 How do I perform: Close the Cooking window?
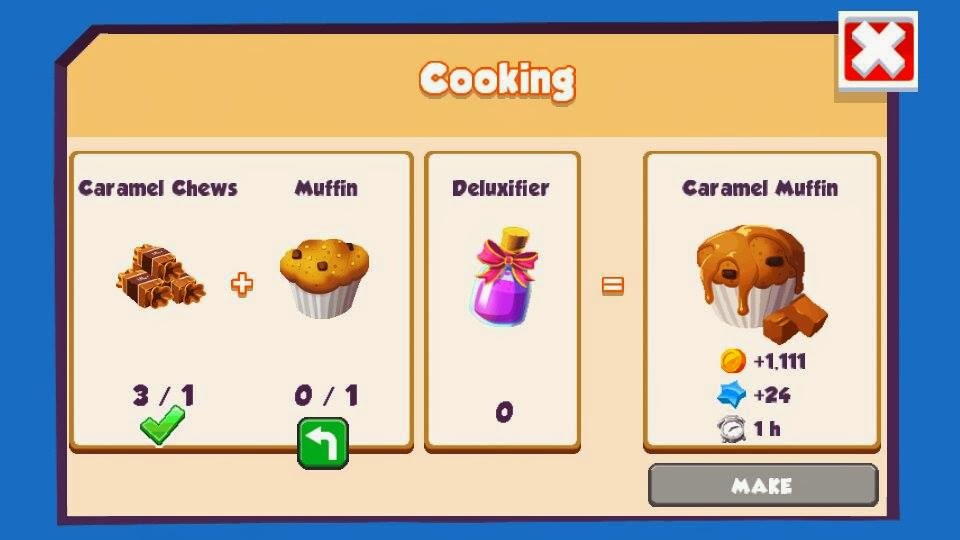877,51
